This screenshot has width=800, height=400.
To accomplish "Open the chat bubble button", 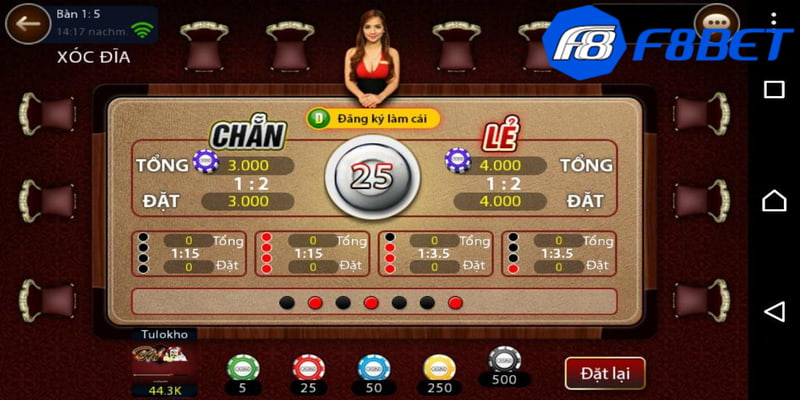I will pyautogui.click(x=715, y=24).
